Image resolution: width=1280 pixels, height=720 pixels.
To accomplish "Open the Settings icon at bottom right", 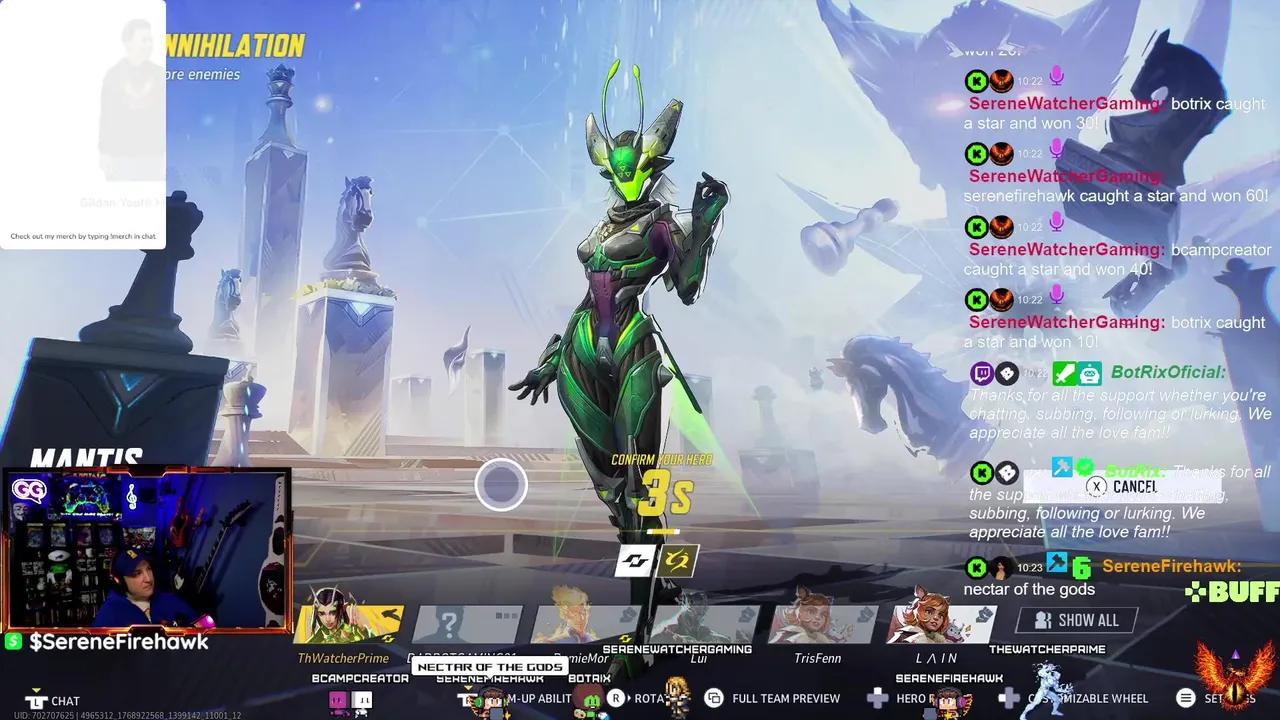I will click(1186, 698).
